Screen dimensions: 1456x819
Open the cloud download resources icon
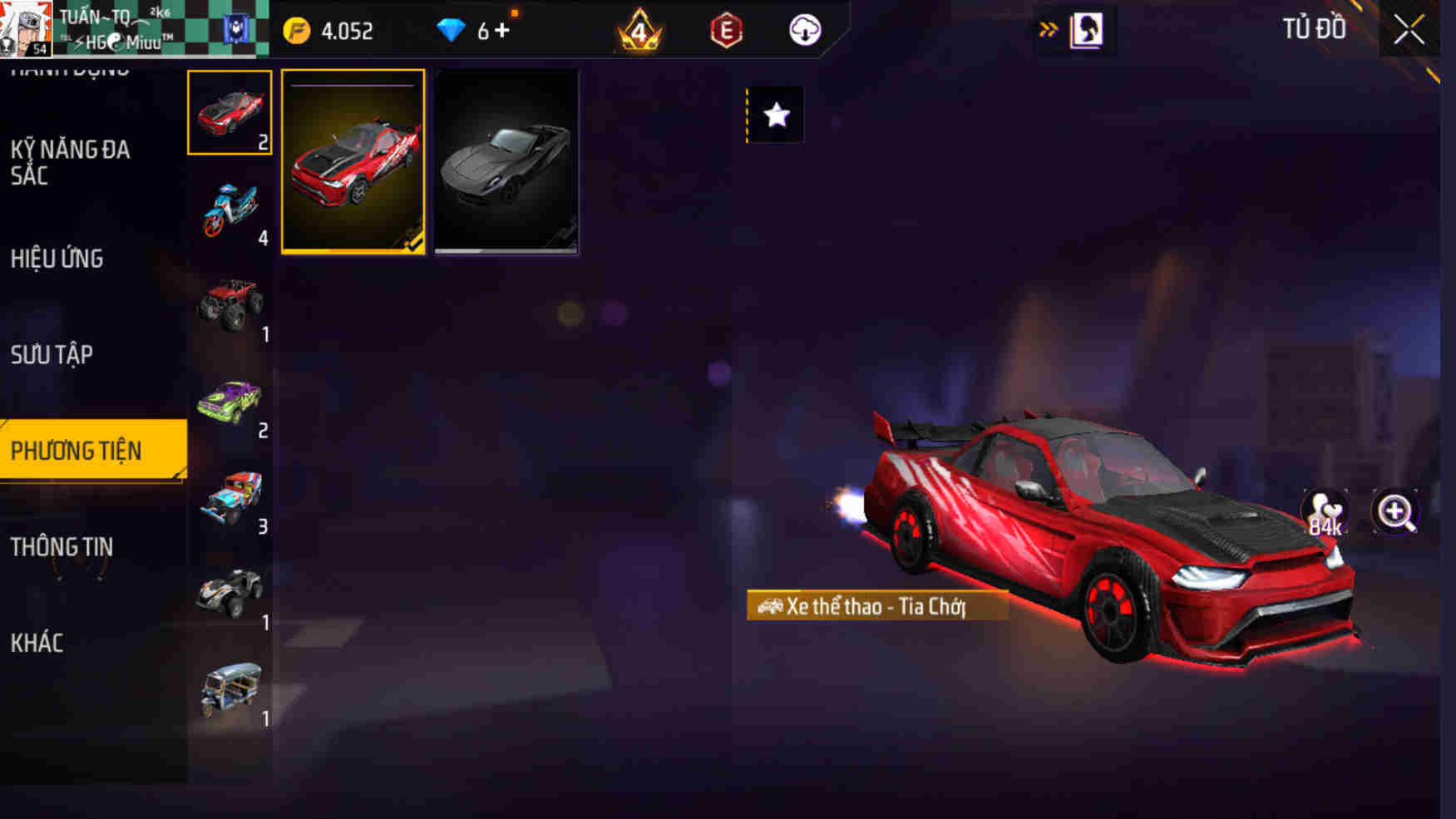tap(803, 31)
